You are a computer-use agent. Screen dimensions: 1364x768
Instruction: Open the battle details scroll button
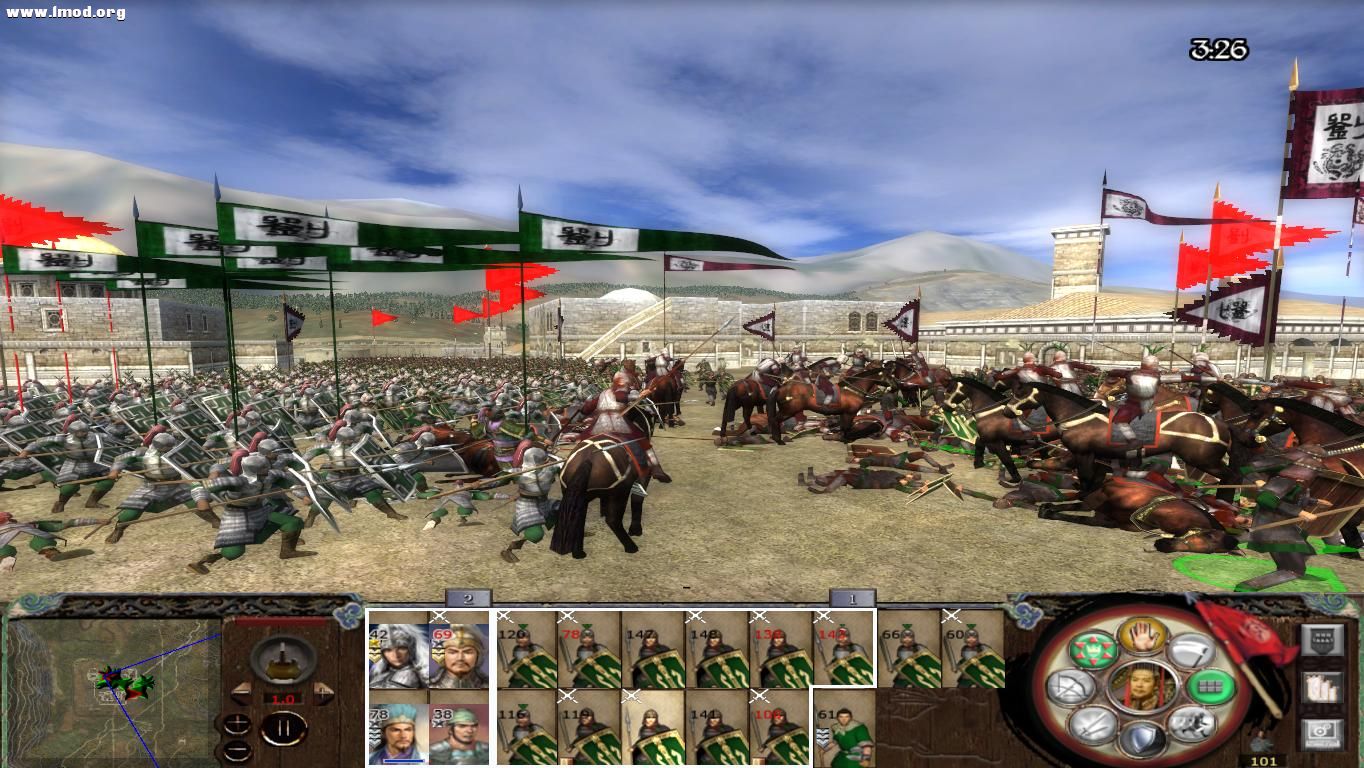[x=1323, y=640]
